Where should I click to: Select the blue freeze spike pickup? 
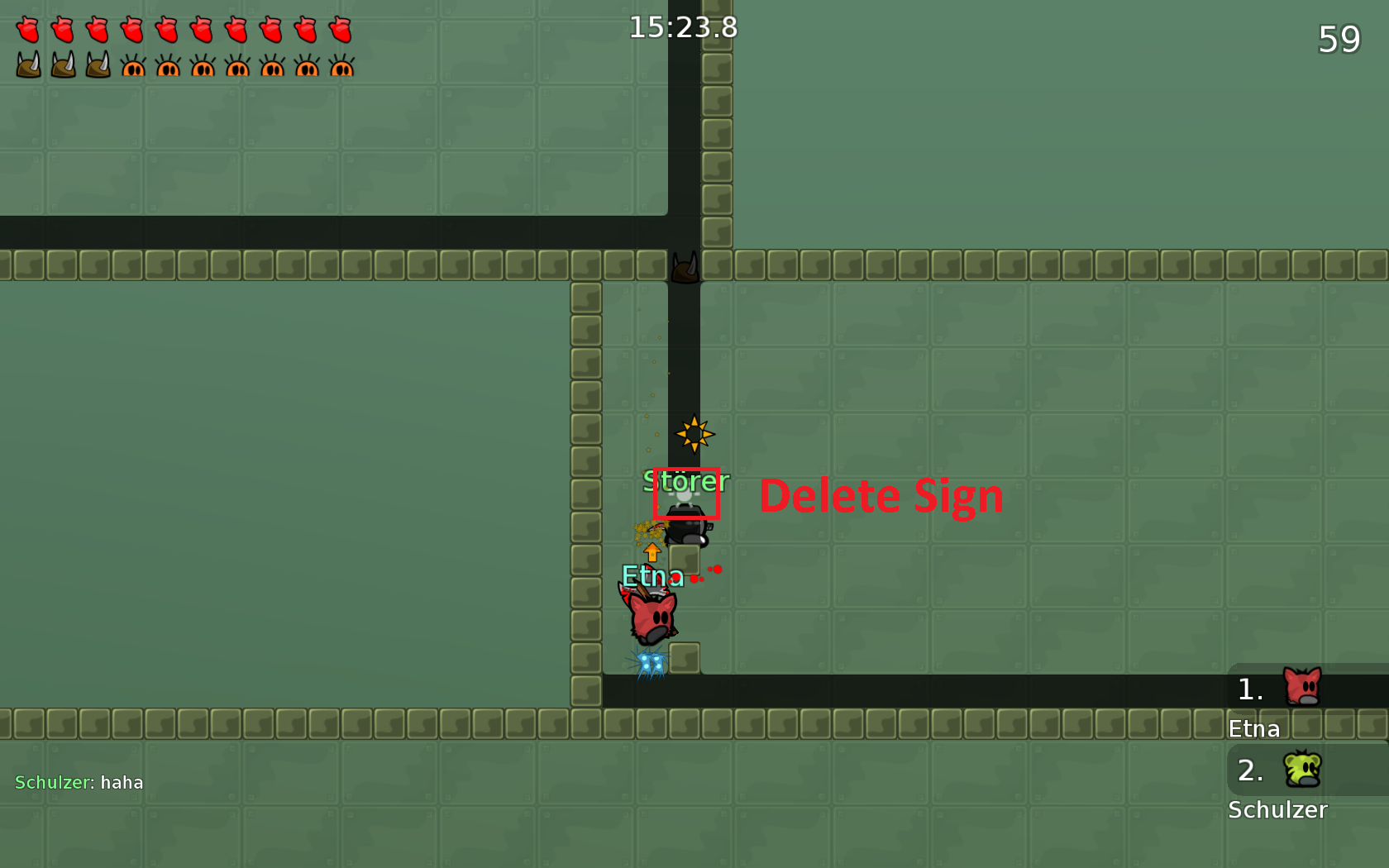pyautogui.click(x=650, y=661)
